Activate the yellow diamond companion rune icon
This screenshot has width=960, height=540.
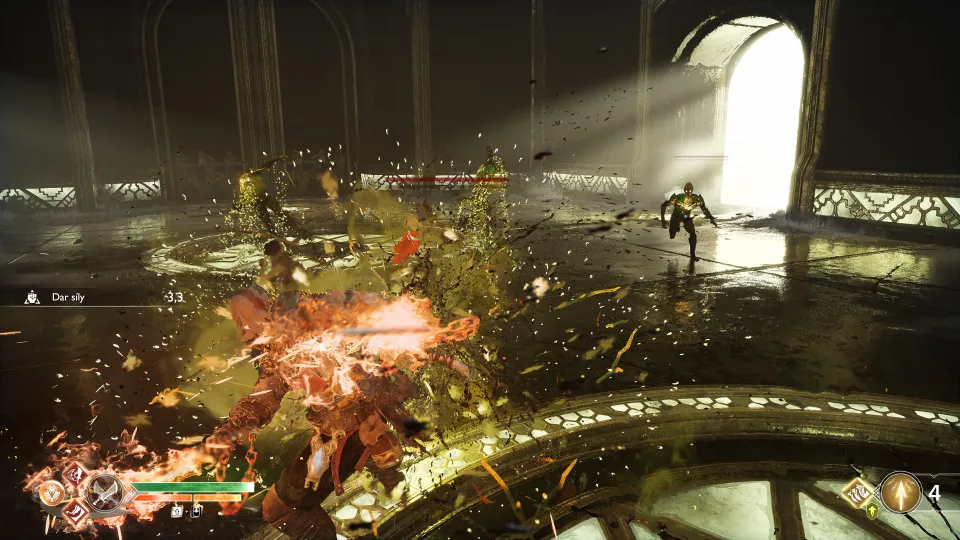click(860, 491)
